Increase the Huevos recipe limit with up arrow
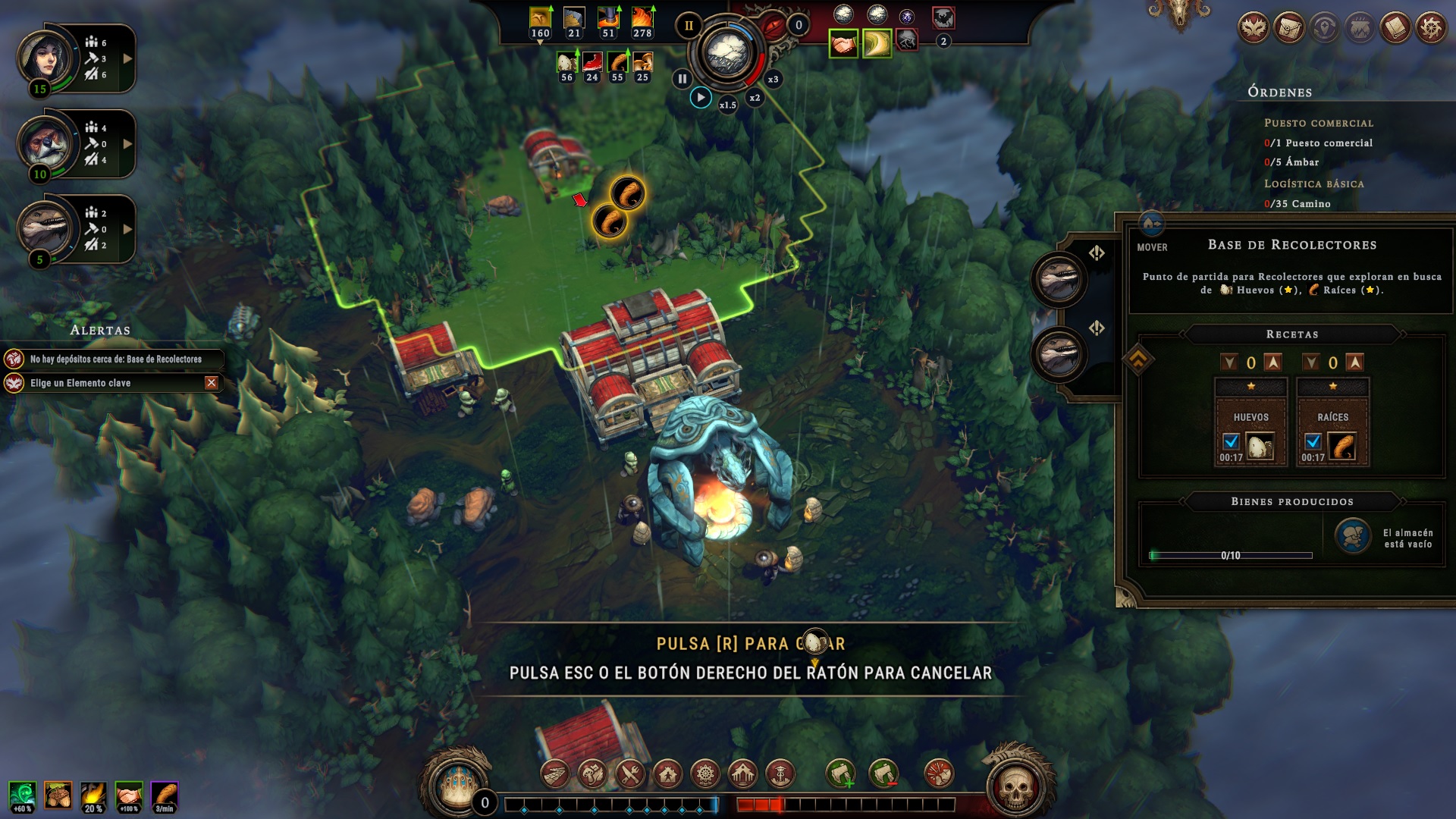This screenshot has height=819, width=1456. [x=1273, y=362]
